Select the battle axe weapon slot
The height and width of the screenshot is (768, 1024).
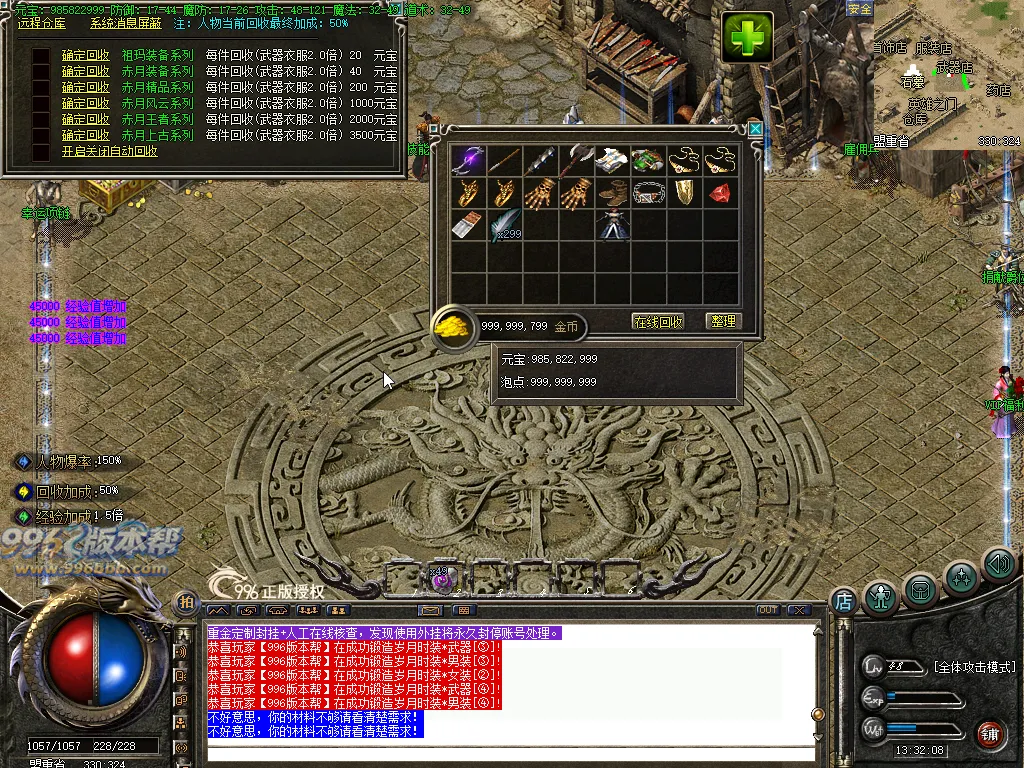click(x=575, y=160)
